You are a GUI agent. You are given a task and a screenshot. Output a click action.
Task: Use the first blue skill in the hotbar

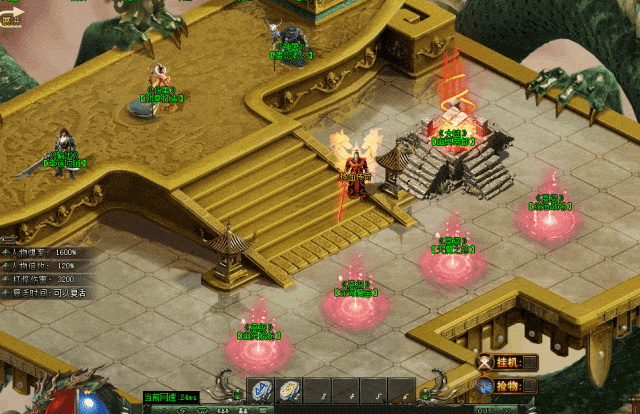coord(260,391)
